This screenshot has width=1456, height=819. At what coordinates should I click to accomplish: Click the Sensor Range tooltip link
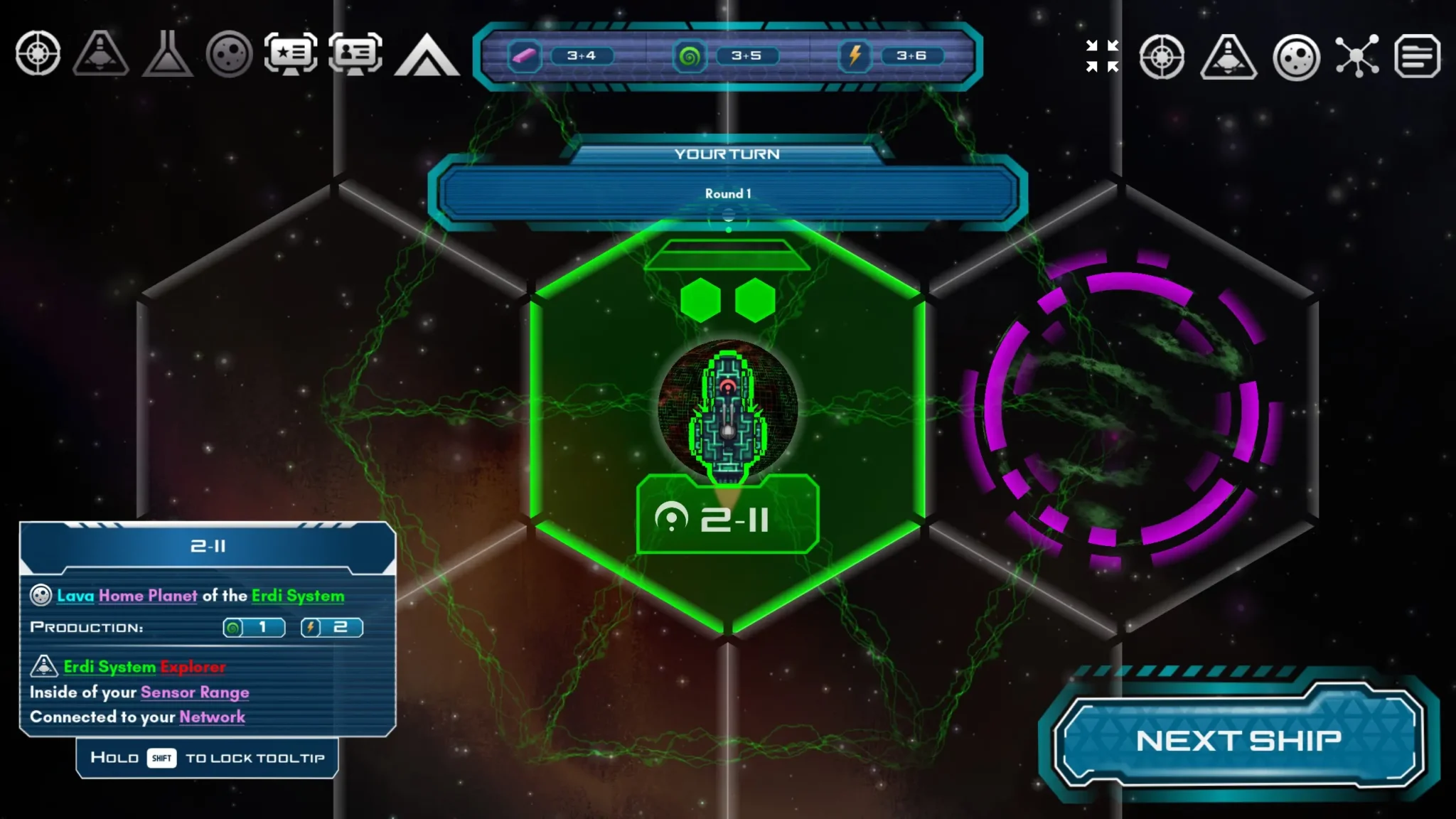(x=195, y=692)
